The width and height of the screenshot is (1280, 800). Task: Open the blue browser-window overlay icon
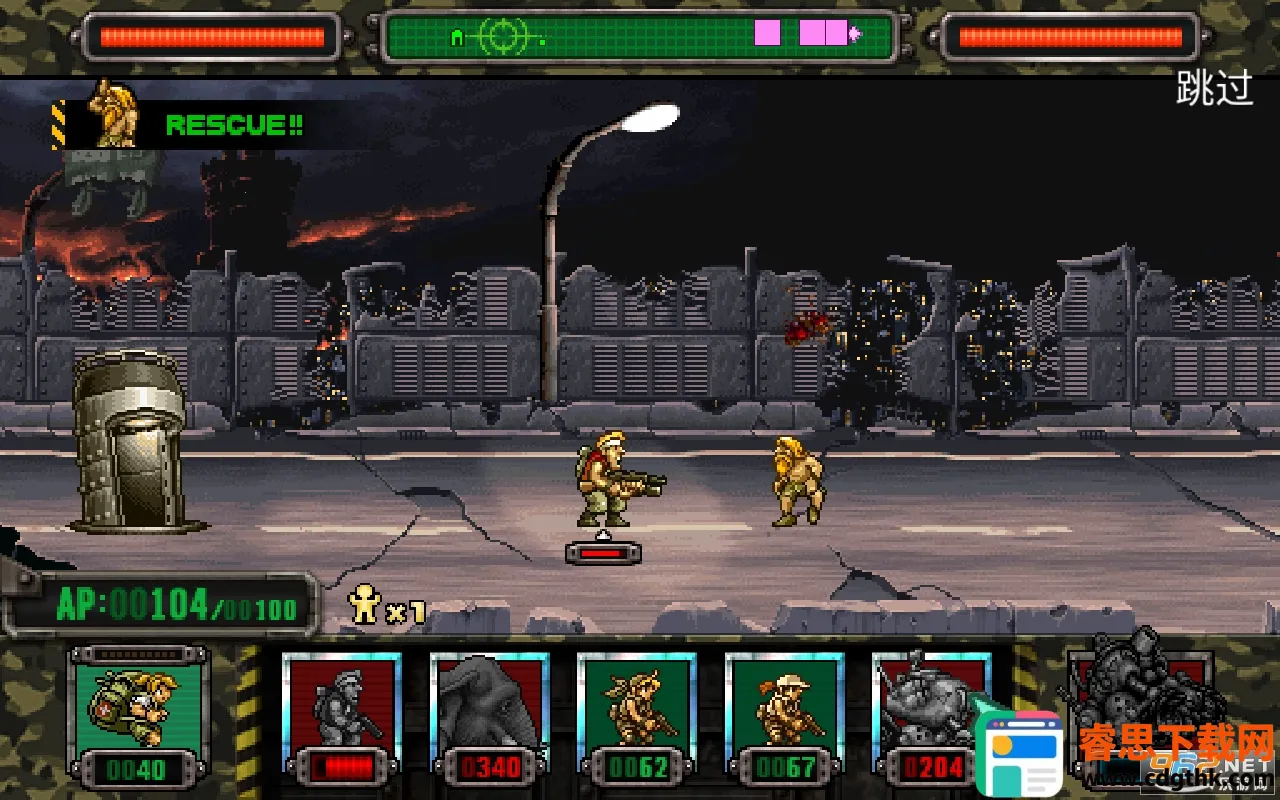coord(1023,752)
